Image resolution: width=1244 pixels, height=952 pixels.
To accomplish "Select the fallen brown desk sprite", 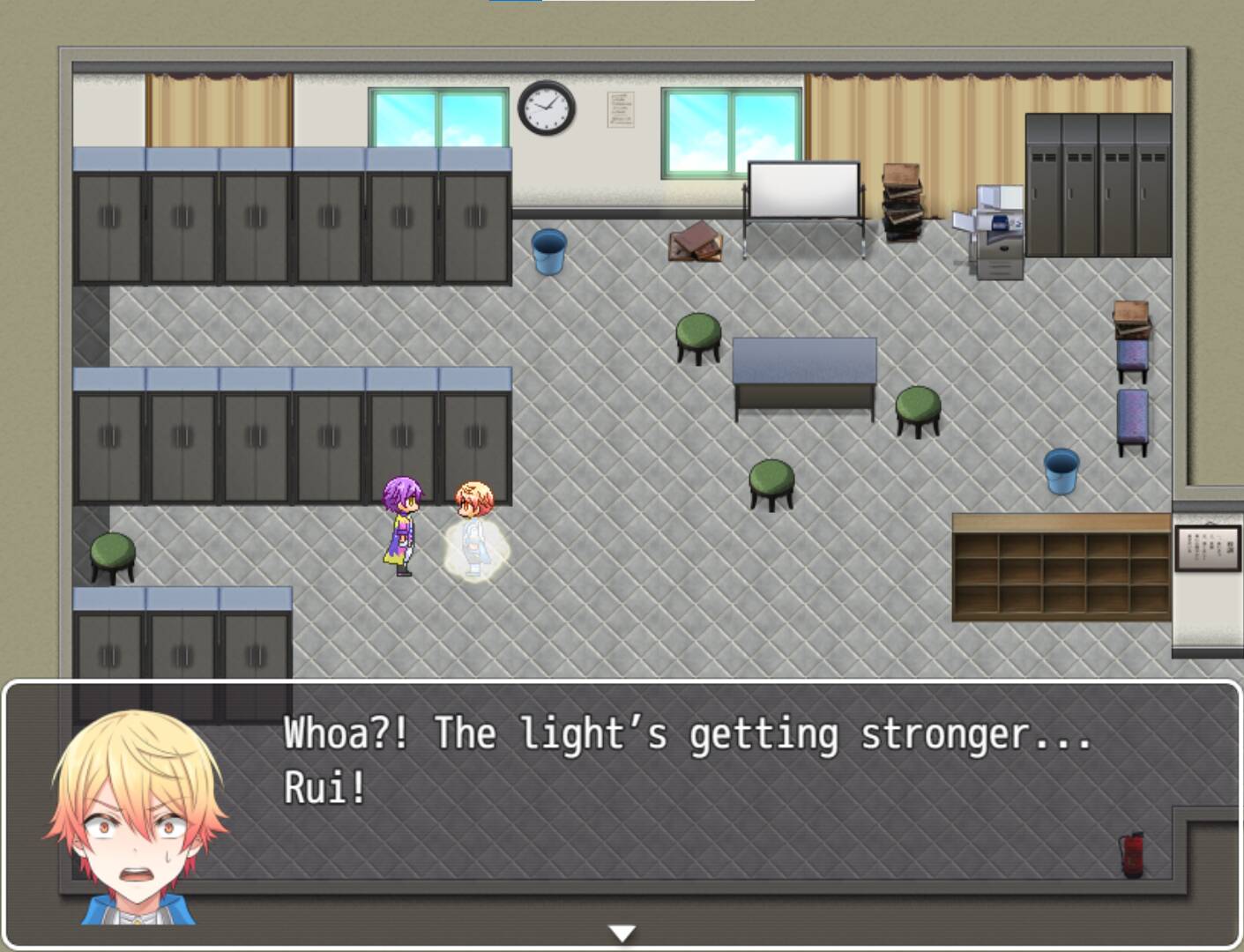I will point(695,242).
